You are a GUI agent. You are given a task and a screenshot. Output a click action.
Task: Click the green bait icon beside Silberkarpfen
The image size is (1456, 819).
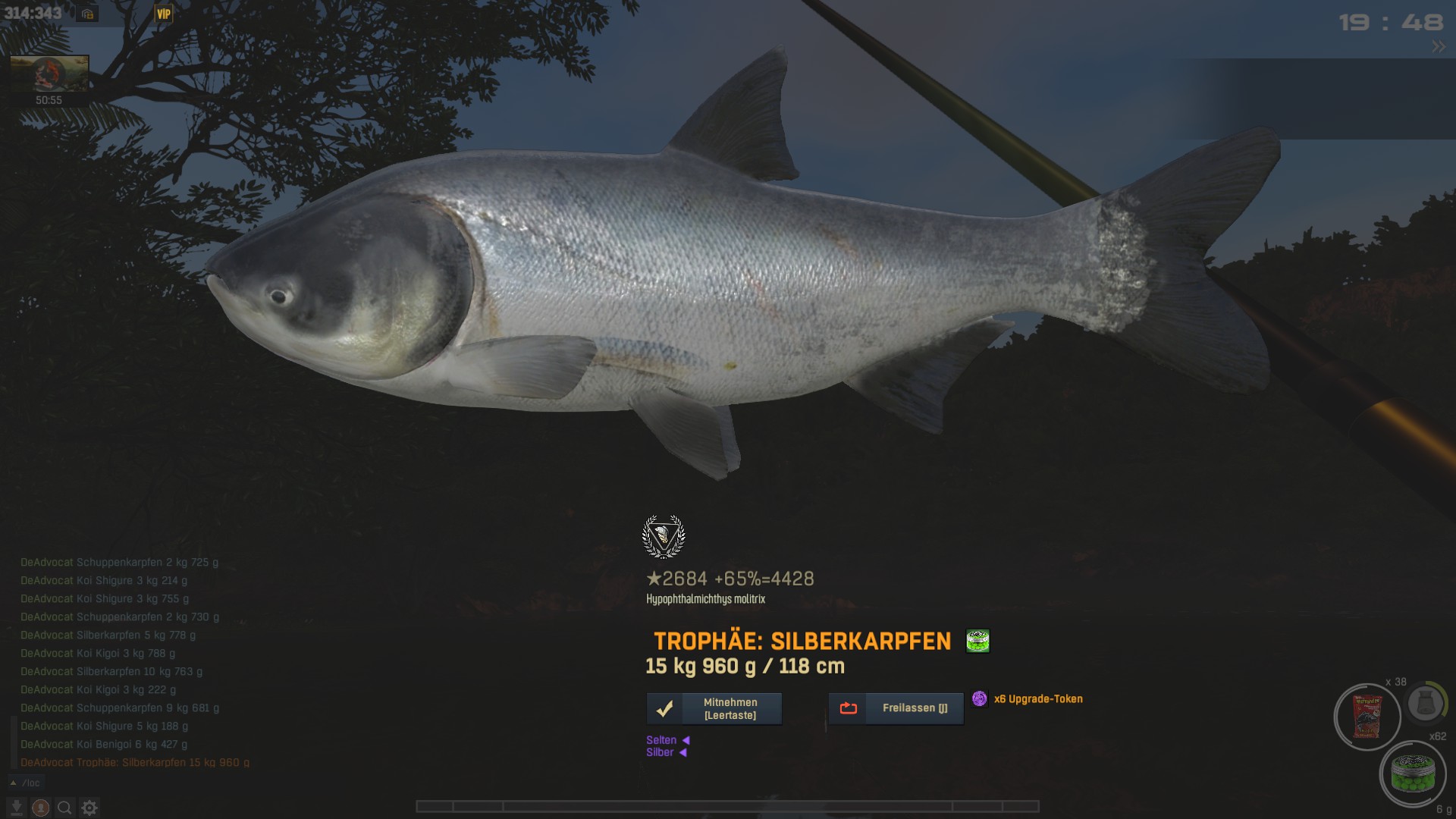977,641
